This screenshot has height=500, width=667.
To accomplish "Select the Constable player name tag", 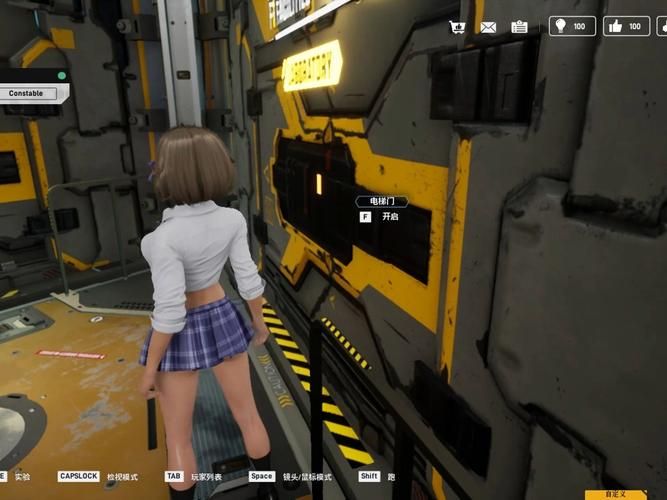I will click(x=27, y=93).
